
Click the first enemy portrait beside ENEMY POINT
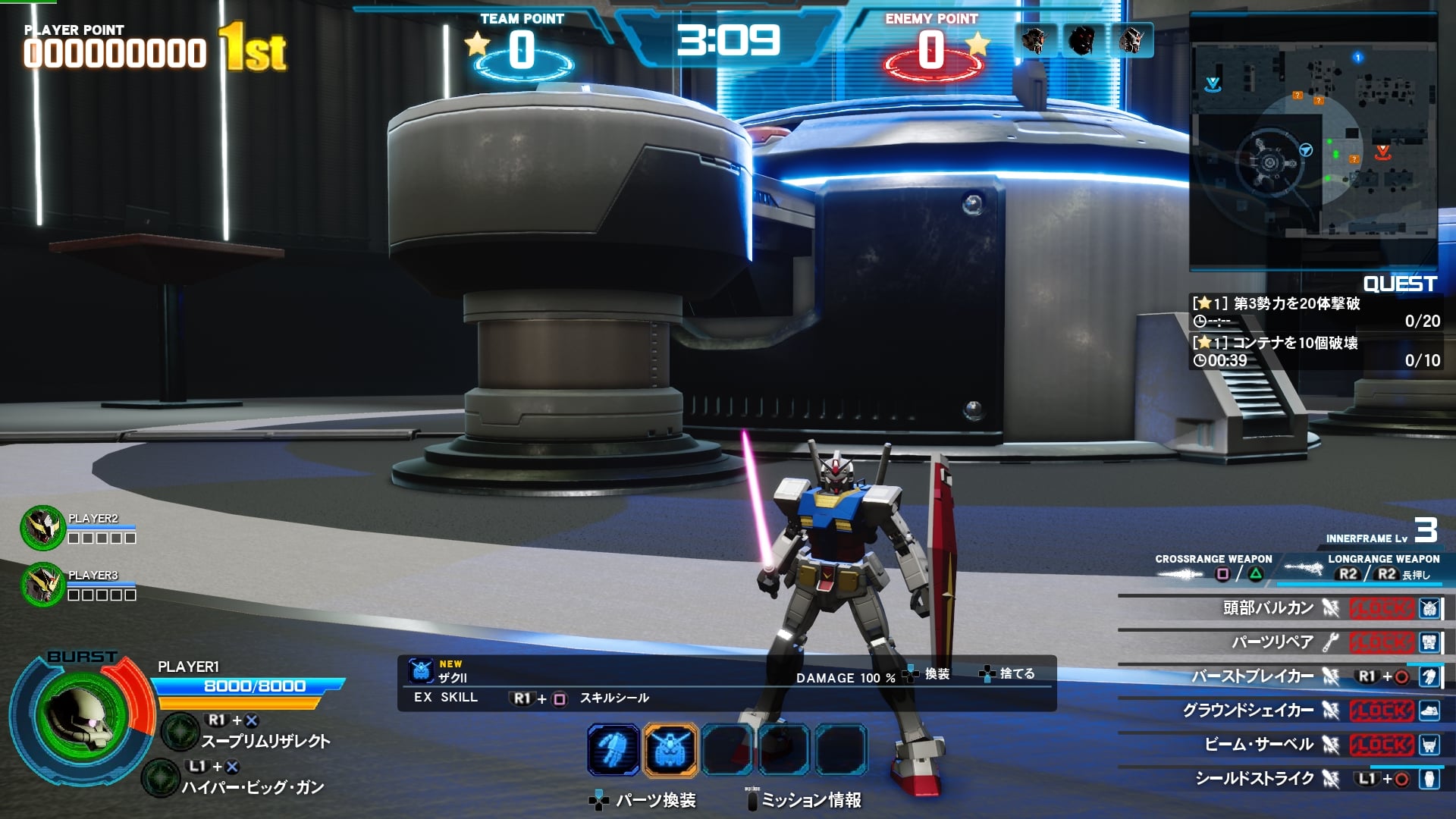coord(1034,40)
